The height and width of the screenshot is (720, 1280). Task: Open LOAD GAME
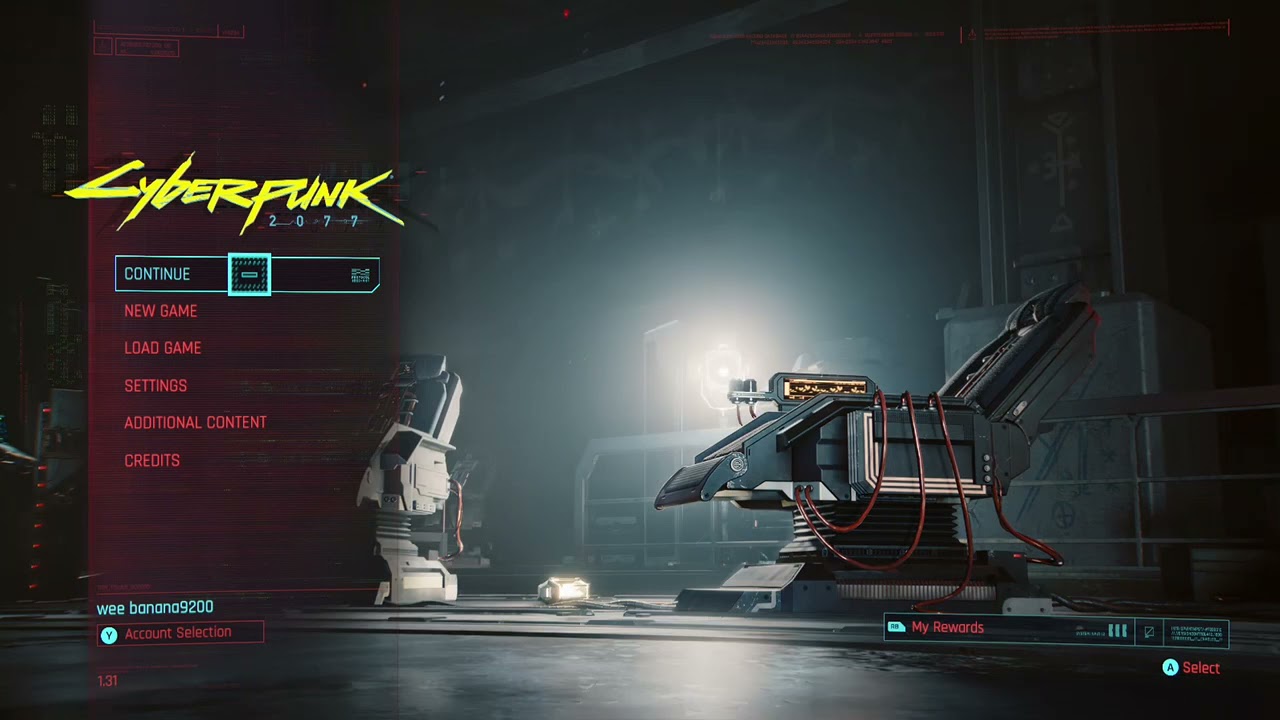point(163,348)
